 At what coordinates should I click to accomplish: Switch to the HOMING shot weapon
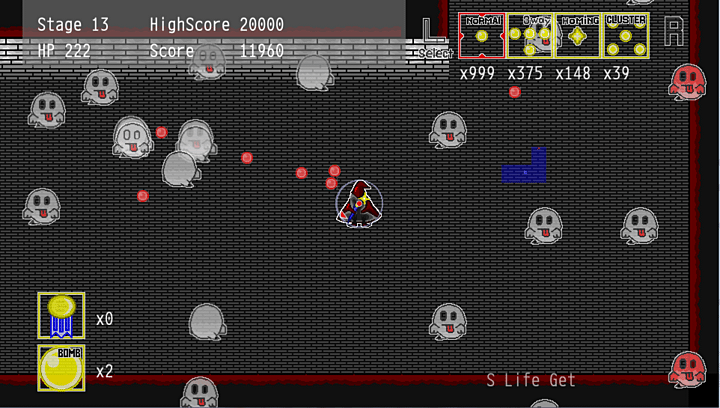(x=578, y=36)
